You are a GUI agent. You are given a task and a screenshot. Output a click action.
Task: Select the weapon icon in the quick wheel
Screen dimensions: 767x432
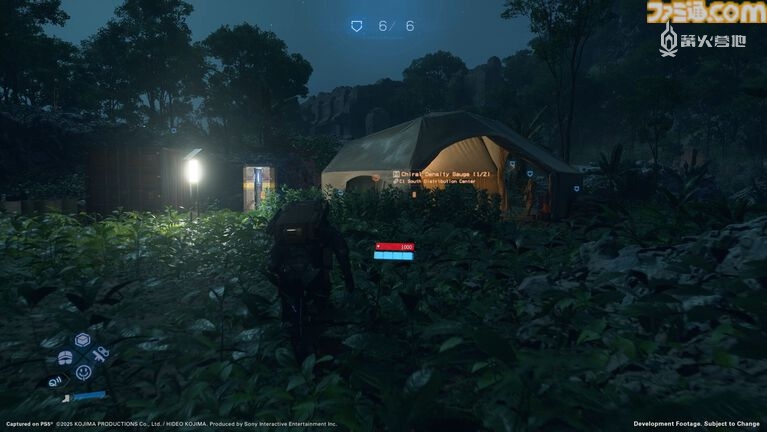coord(100,355)
